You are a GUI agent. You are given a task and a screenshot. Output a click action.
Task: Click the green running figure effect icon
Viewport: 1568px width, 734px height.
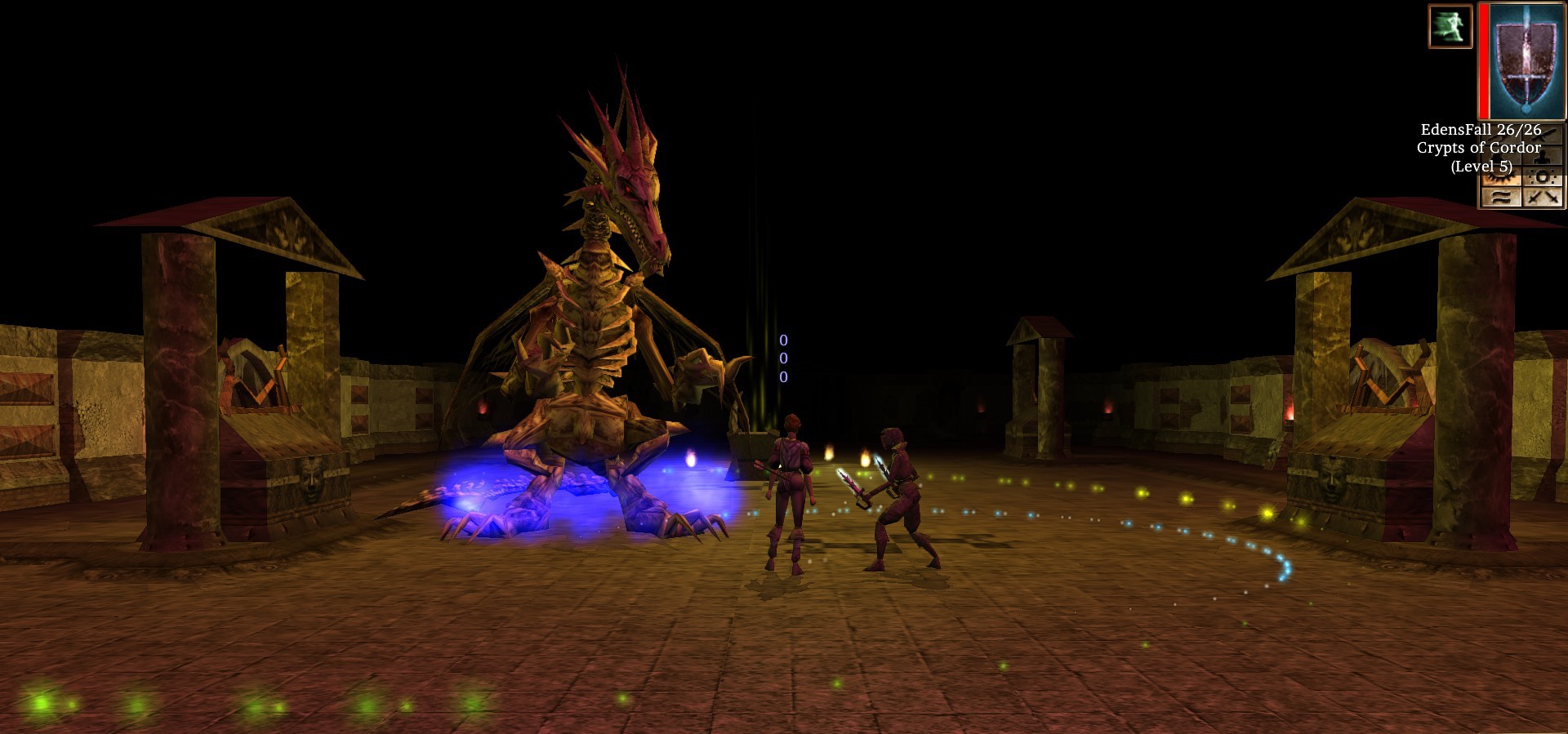[x=1450, y=26]
